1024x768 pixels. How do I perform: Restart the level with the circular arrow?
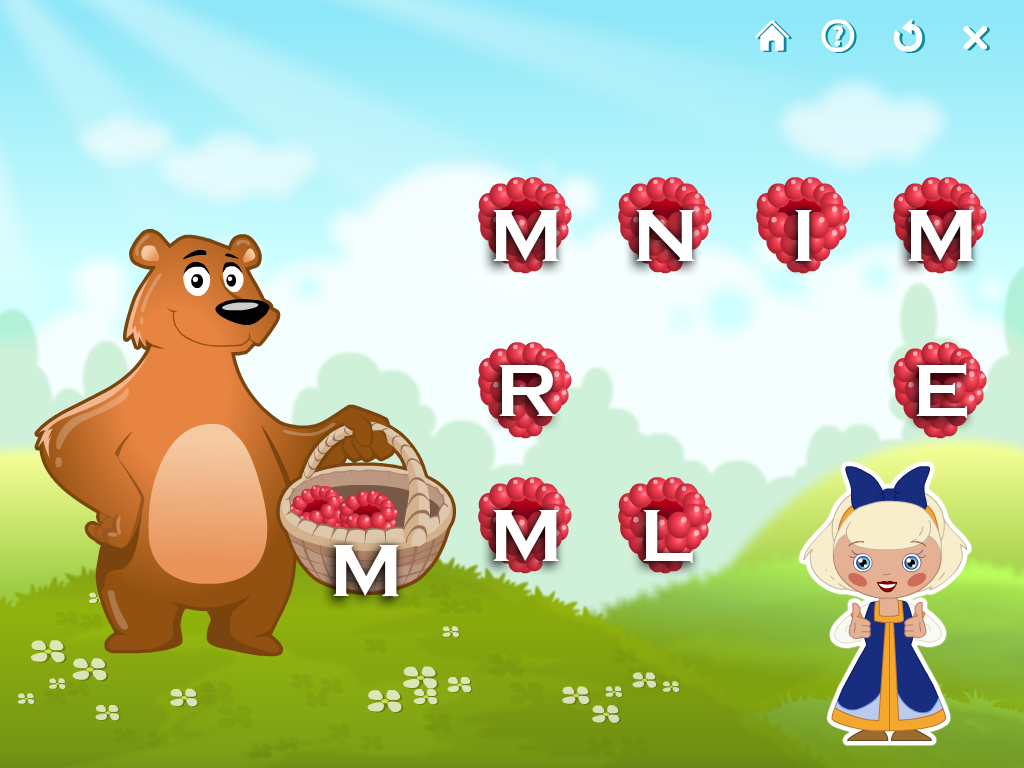(908, 37)
